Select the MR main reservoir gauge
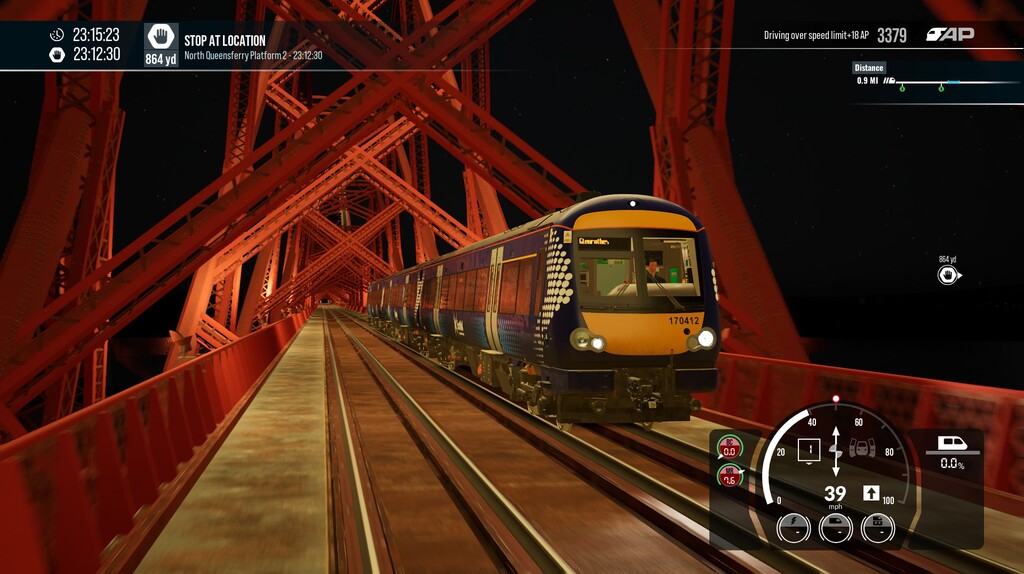The width and height of the screenshot is (1024, 574). pyautogui.click(x=729, y=475)
